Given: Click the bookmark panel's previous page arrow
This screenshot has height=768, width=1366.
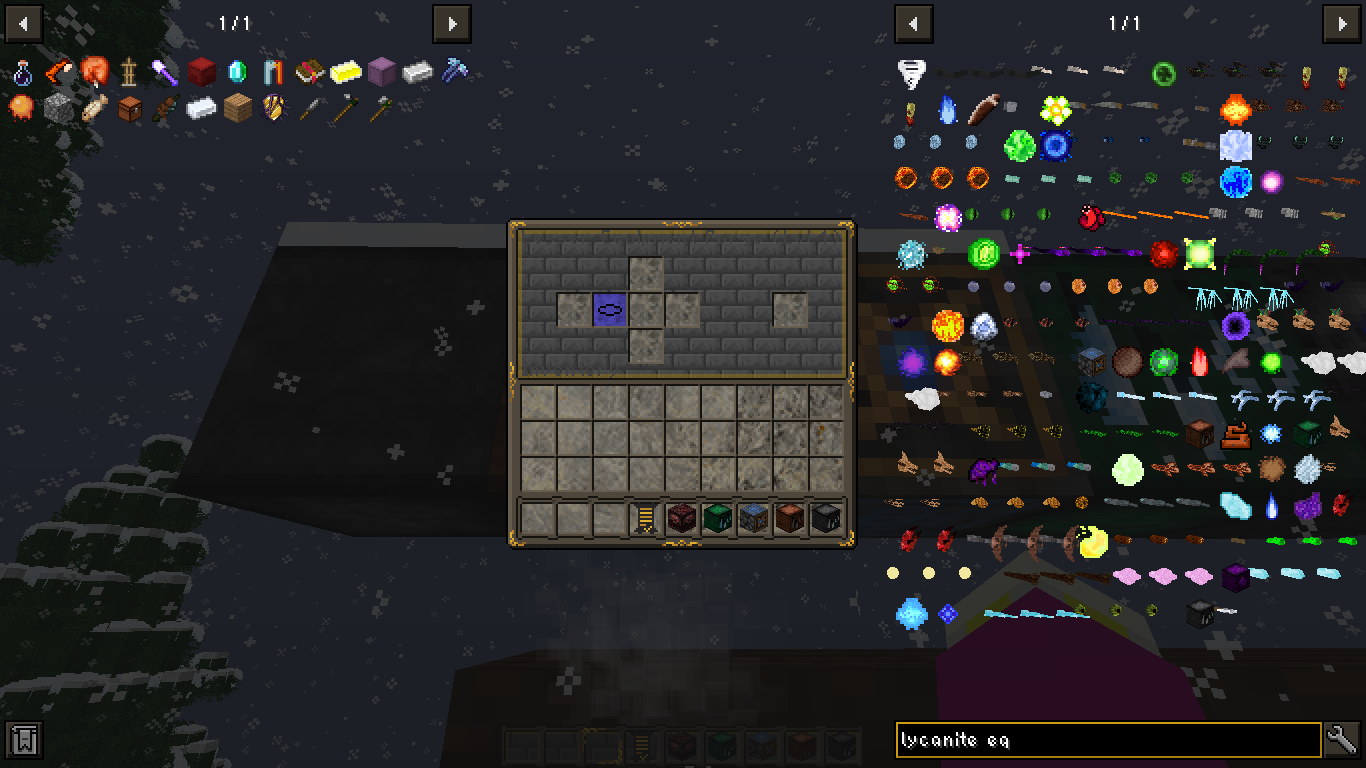Looking at the screenshot, I should pyautogui.click(x=22, y=24).
